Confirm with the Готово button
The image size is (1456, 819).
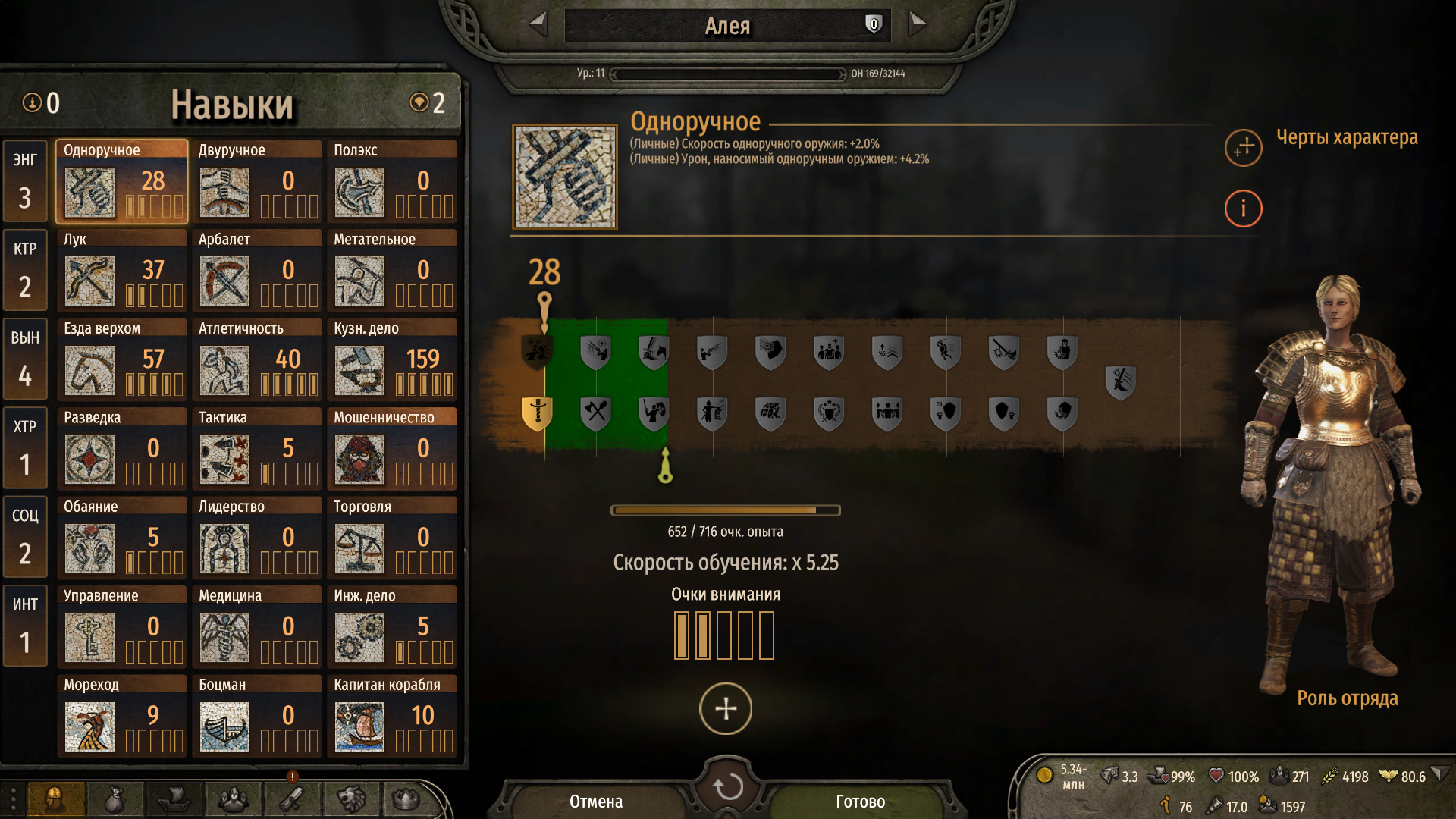pos(860,802)
